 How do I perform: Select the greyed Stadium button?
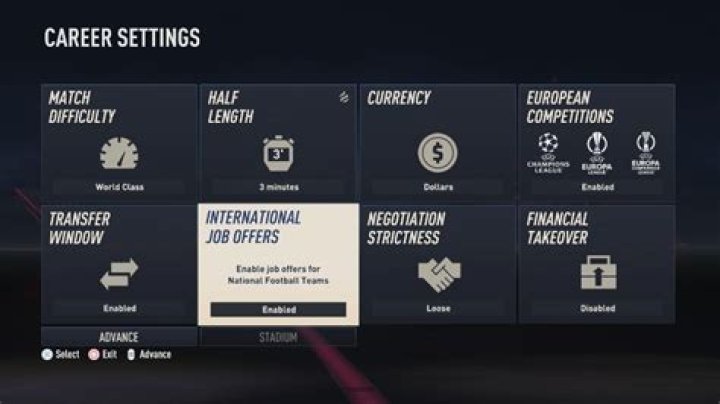click(x=278, y=337)
